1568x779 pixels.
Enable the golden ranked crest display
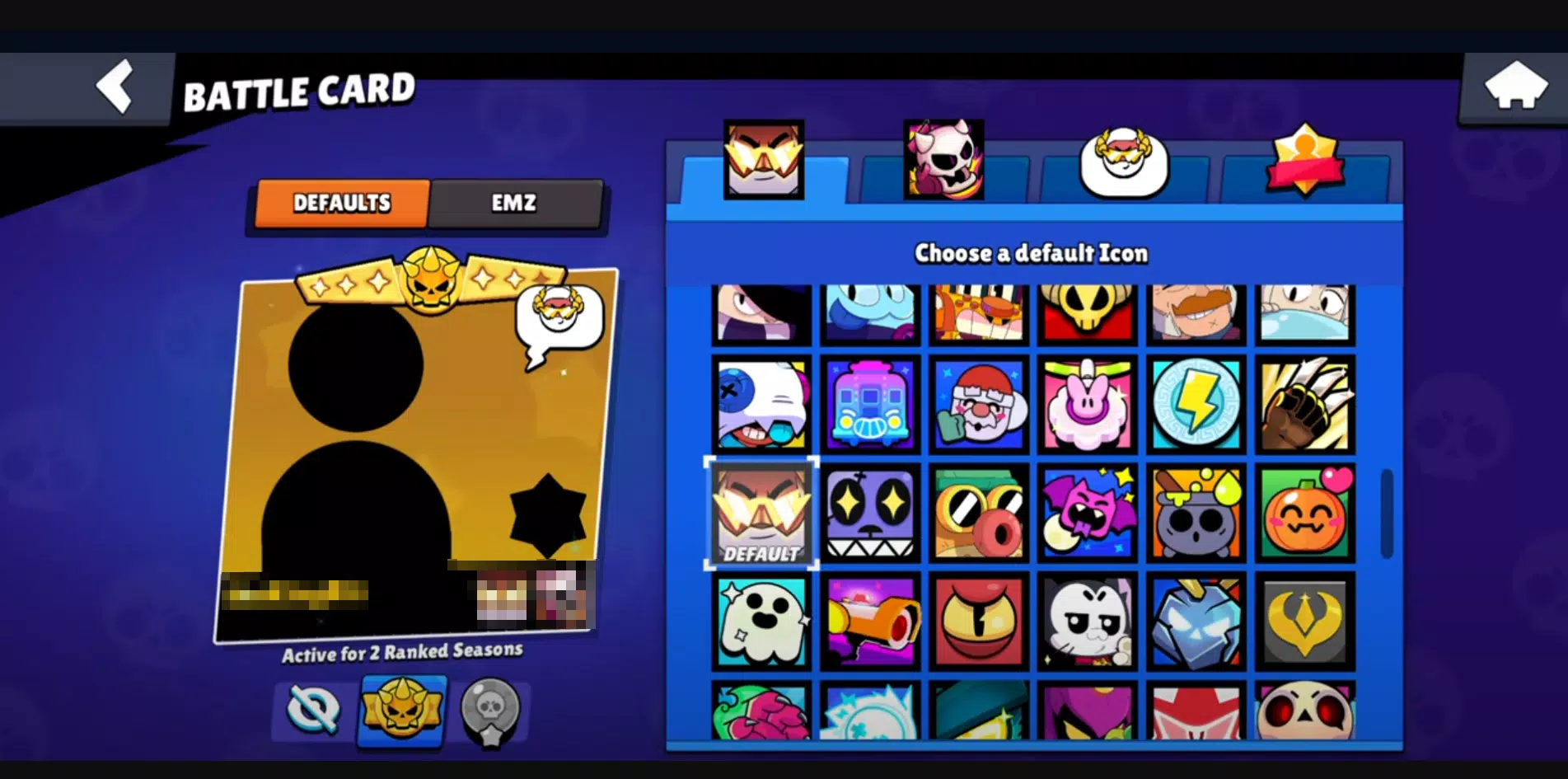400,711
